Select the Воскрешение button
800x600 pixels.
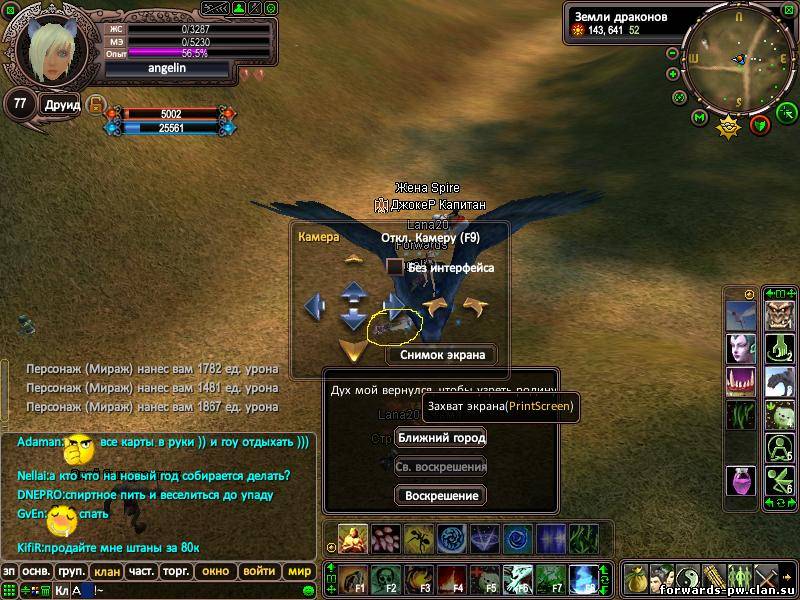click(441, 495)
